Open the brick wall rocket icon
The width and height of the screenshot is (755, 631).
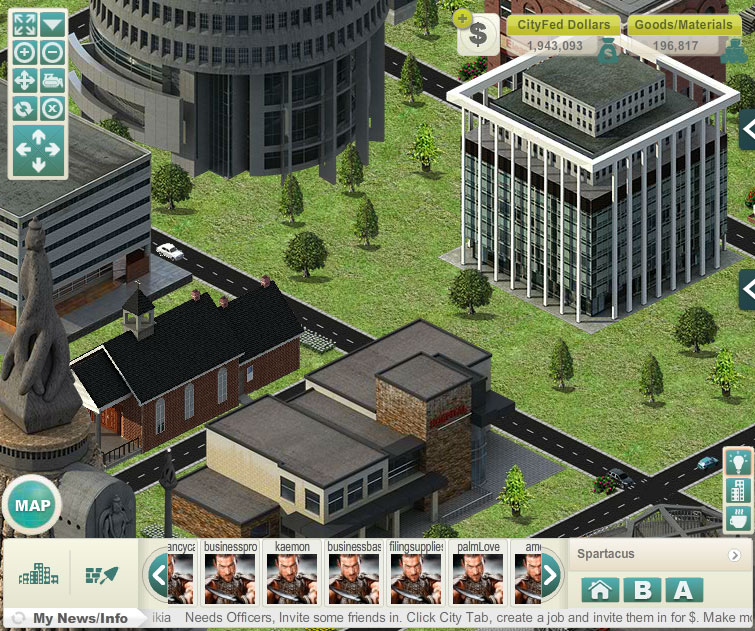pos(101,575)
